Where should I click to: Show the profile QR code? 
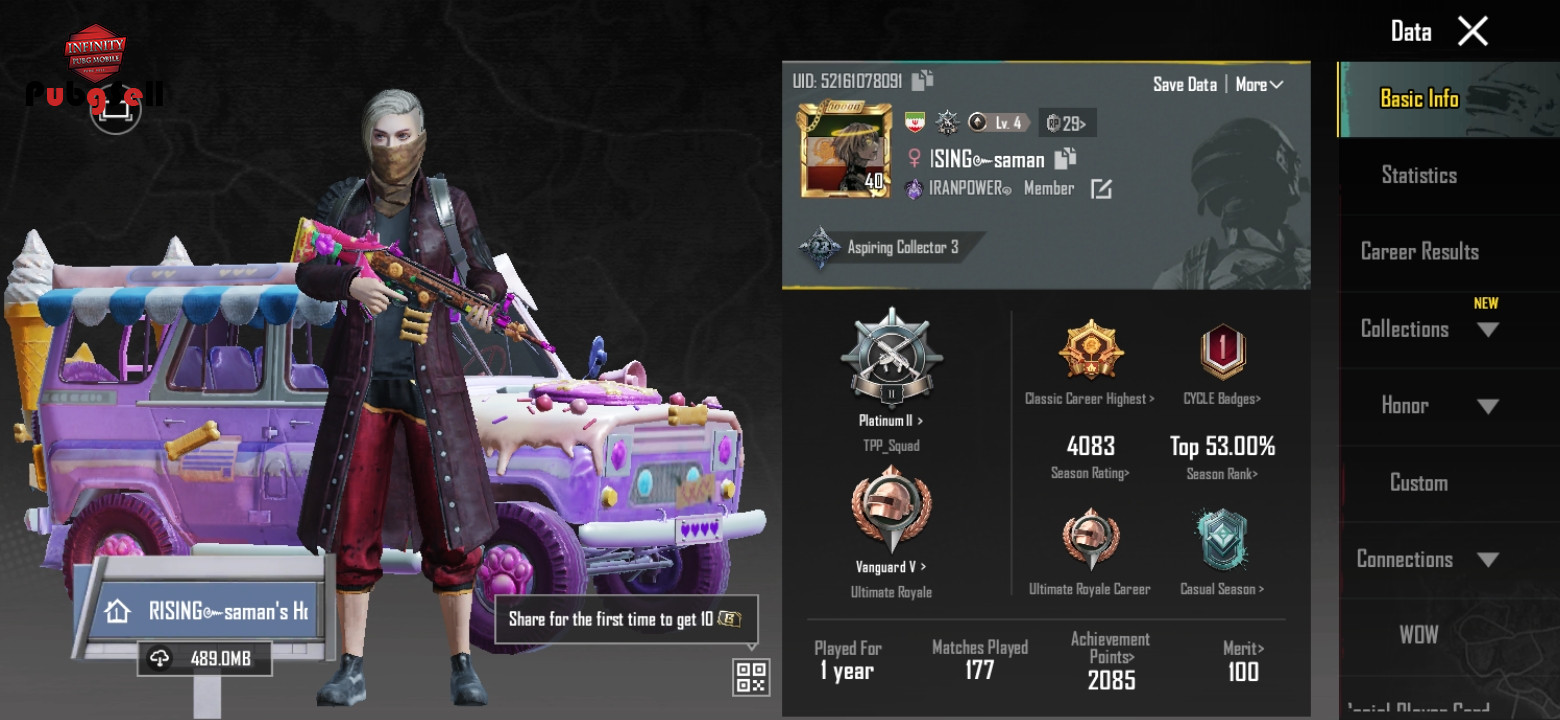(x=751, y=677)
